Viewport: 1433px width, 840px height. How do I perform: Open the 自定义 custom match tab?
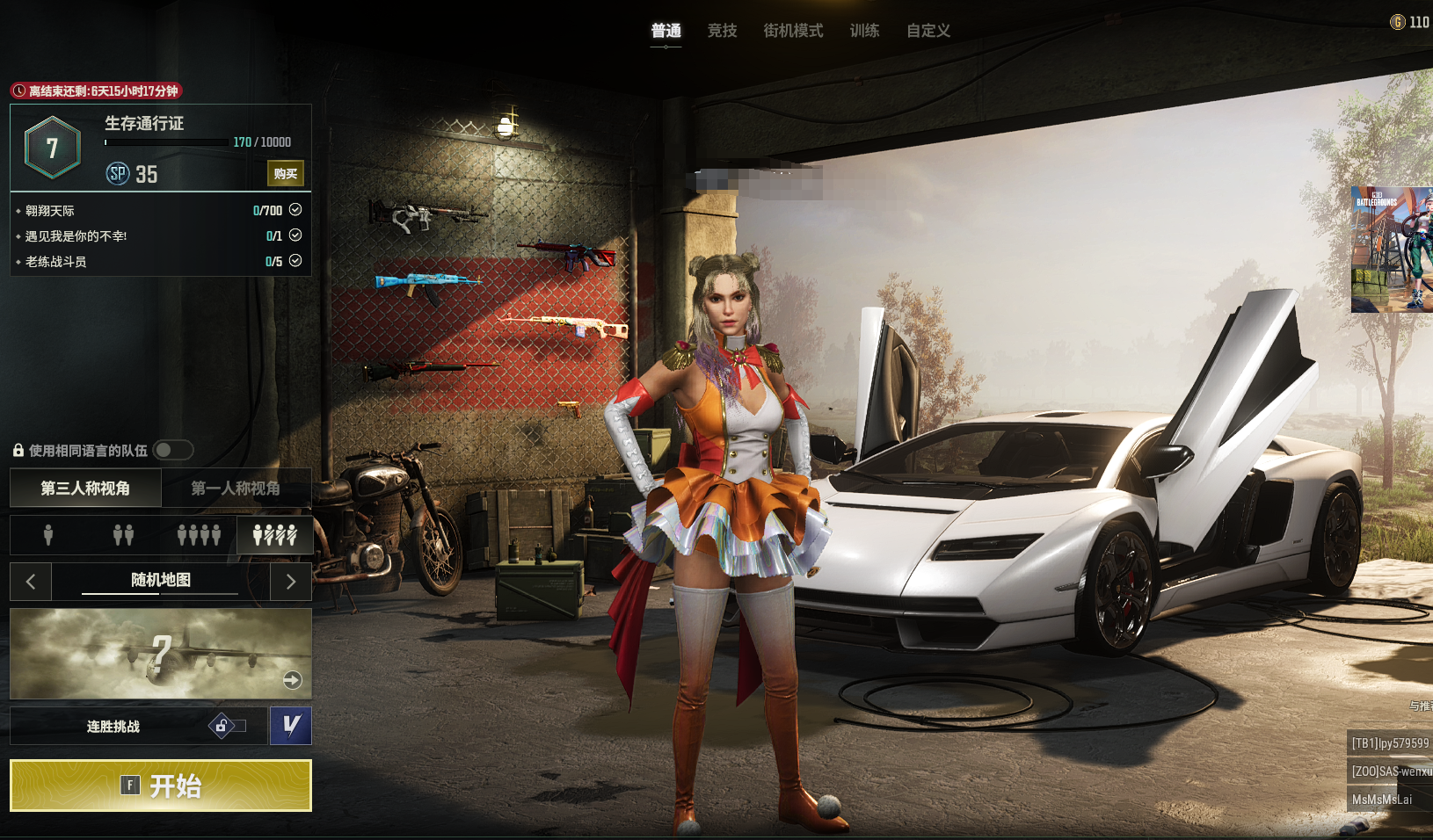(x=928, y=31)
